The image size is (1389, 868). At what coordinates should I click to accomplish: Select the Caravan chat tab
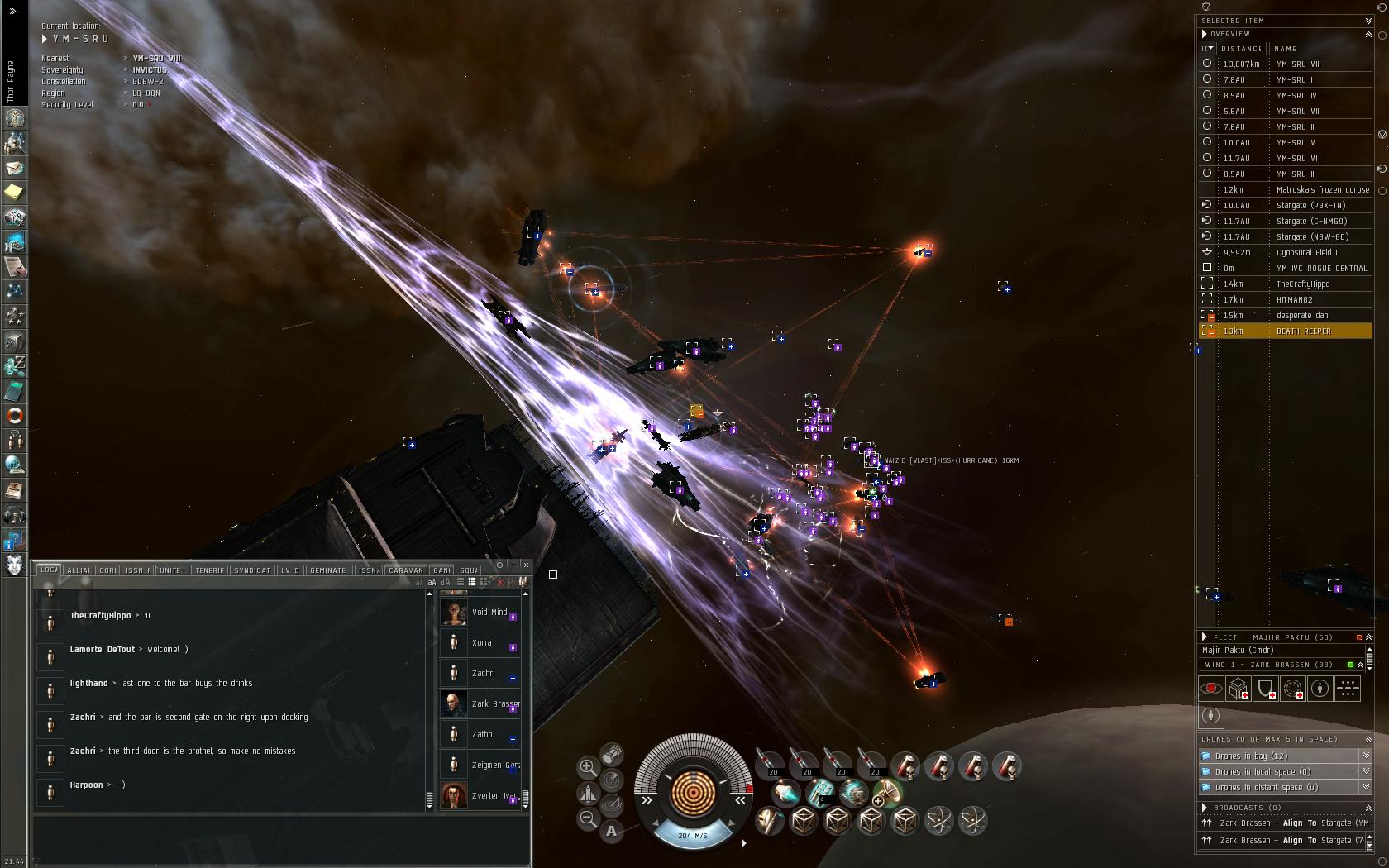(x=405, y=570)
